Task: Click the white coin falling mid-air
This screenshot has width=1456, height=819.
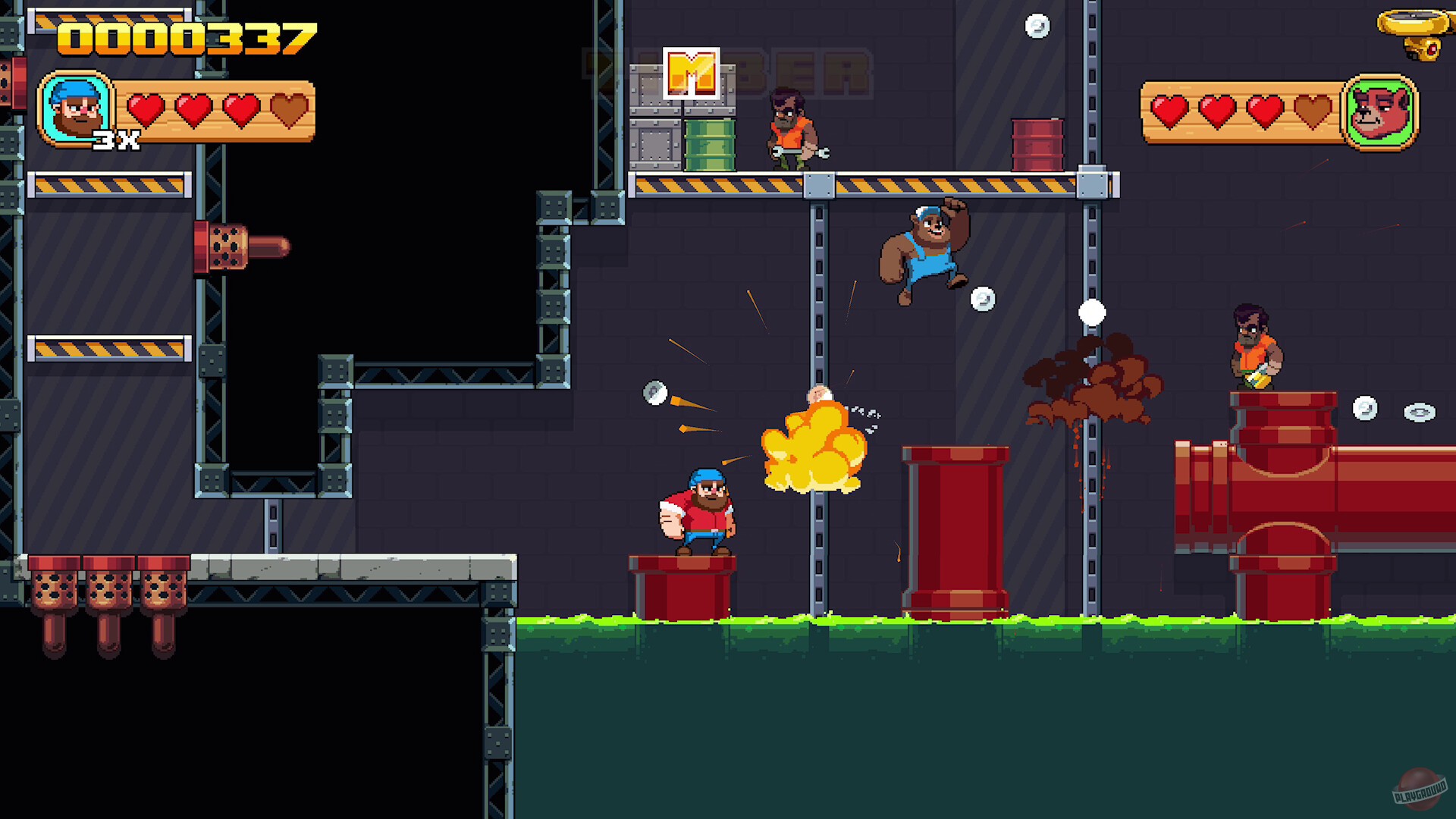Action: click(x=1092, y=311)
